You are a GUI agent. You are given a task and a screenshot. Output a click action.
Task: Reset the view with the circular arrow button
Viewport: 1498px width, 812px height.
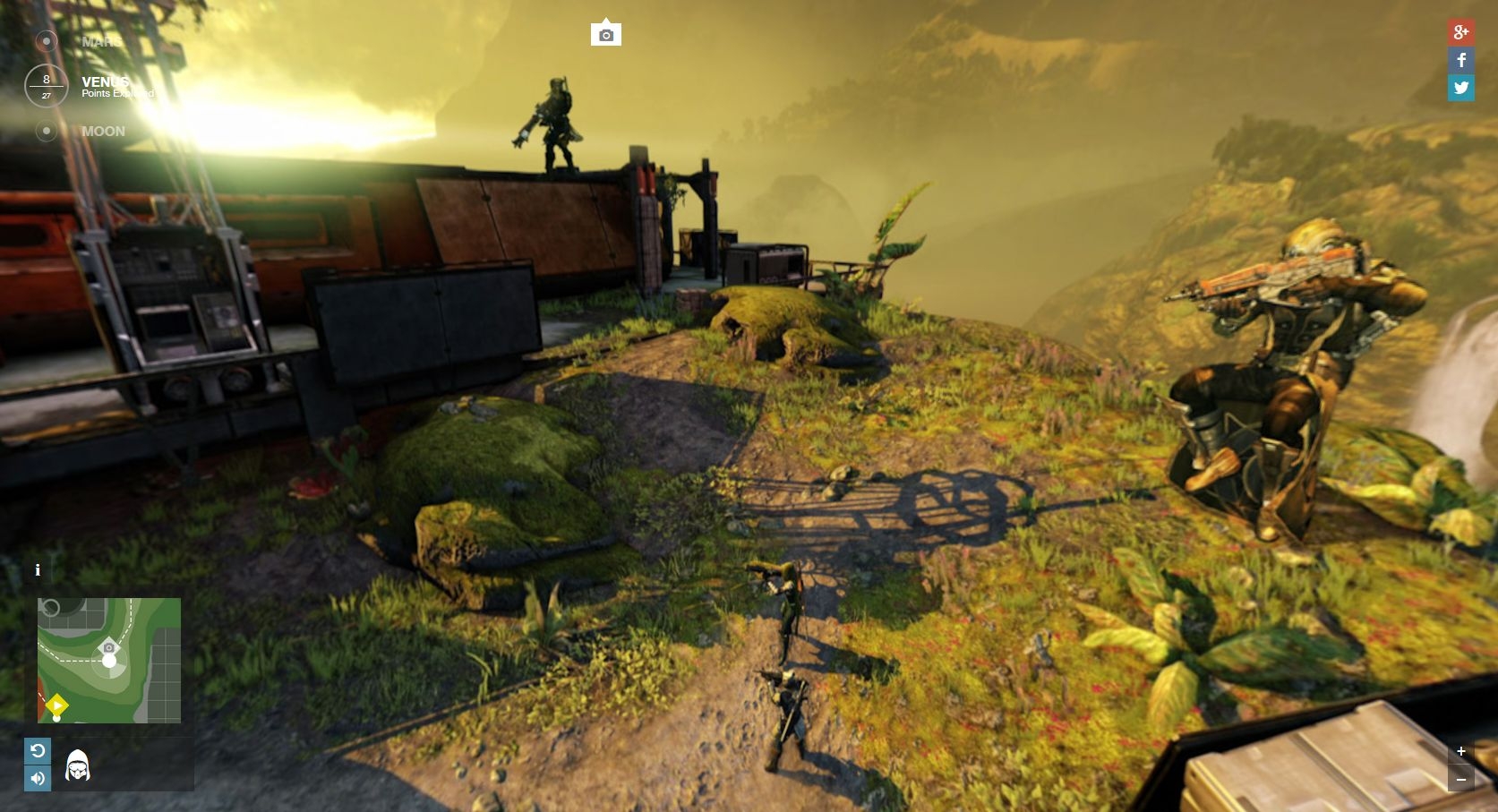click(38, 750)
